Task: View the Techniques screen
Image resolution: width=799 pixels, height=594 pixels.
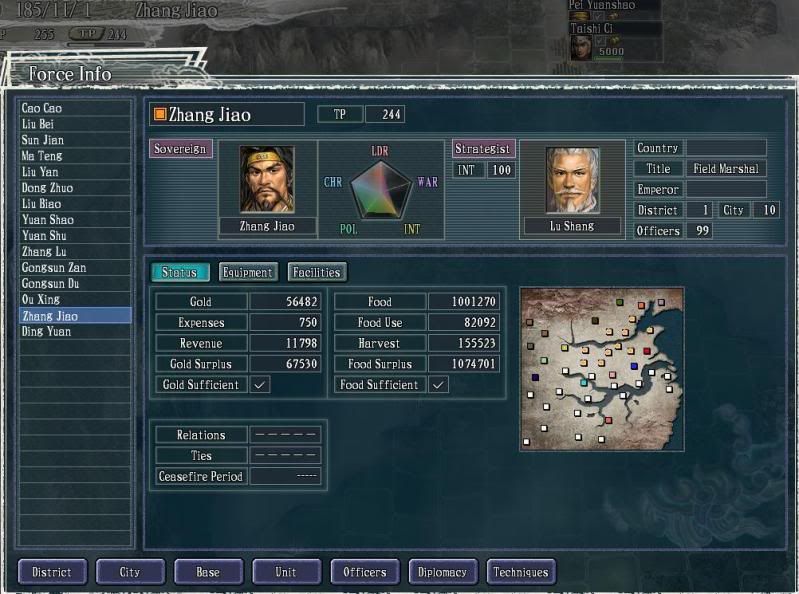Action: [521, 572]
